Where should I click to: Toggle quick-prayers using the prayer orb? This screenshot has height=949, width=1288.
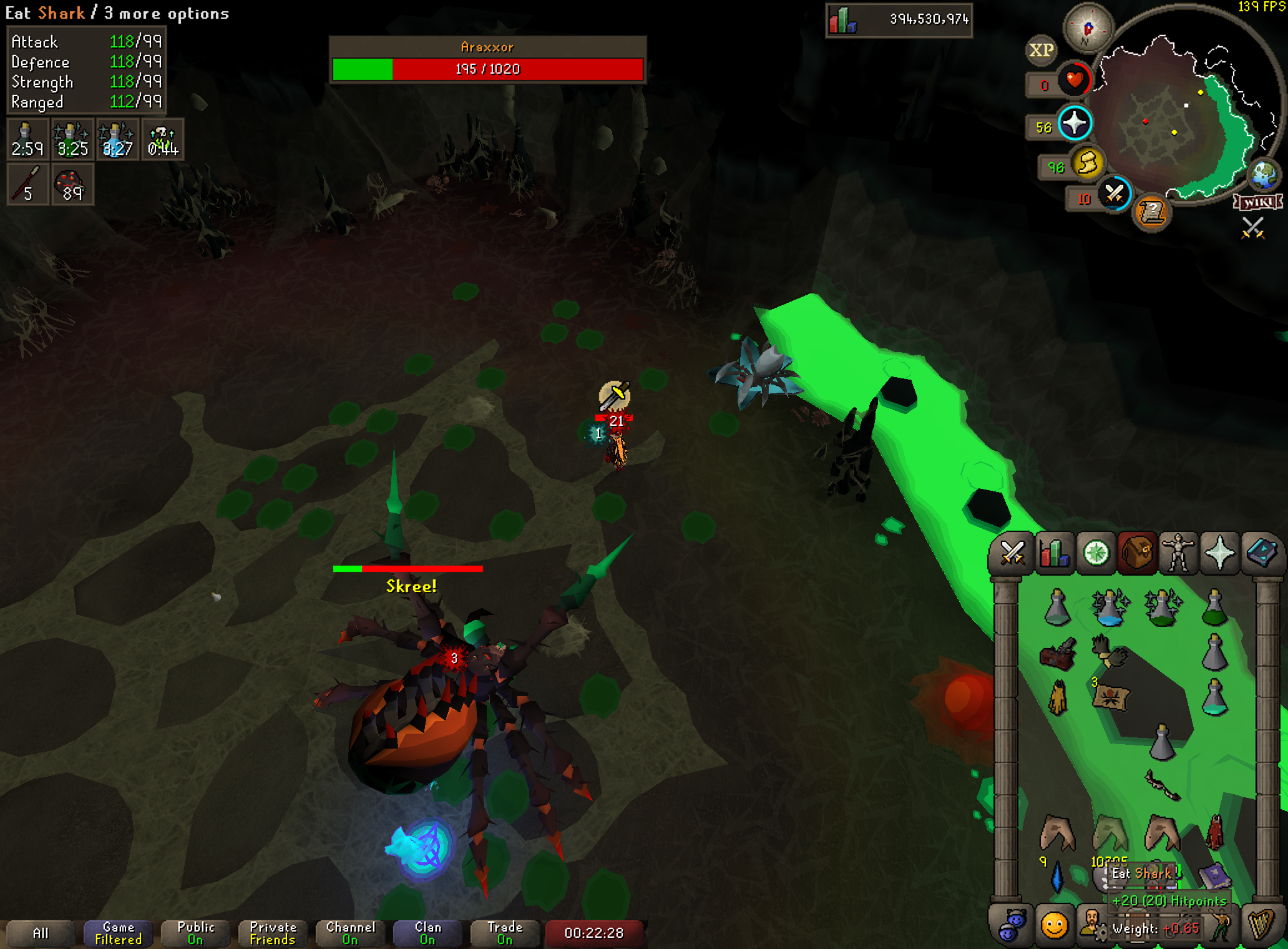click(1075, 122)
